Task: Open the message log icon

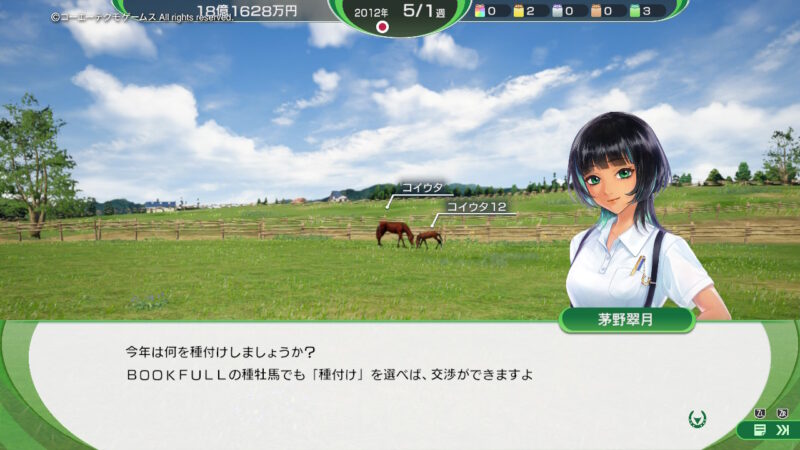Action: pyautogui.click(x=761, y=430)
